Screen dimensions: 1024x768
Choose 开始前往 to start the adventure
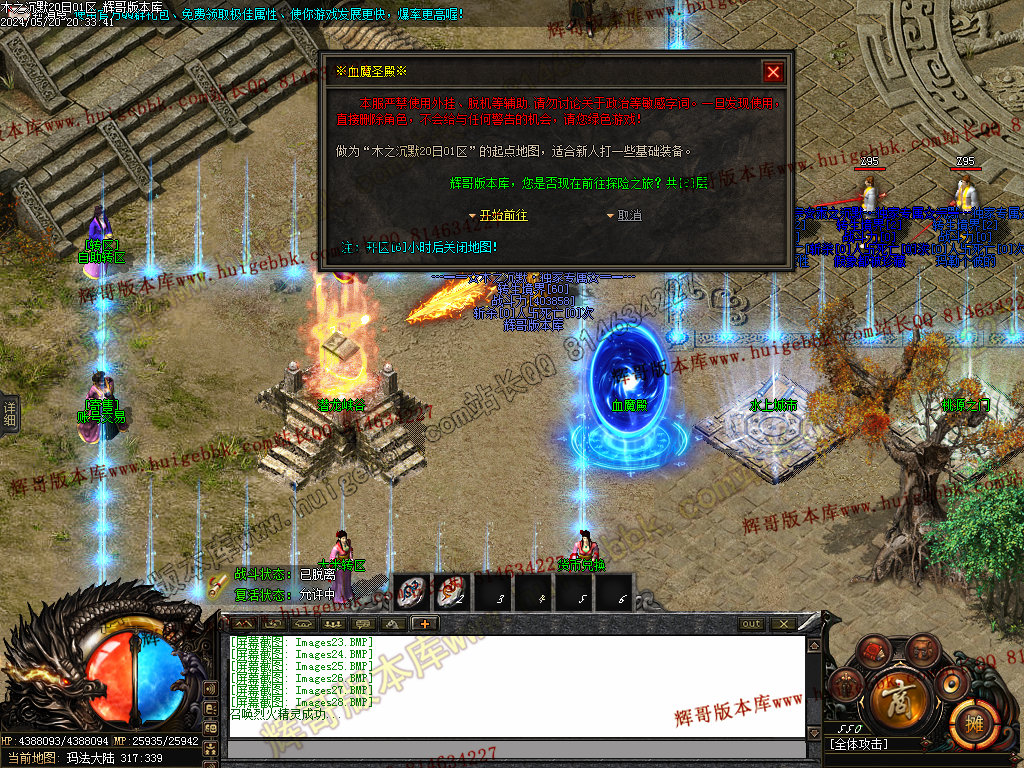502,215
